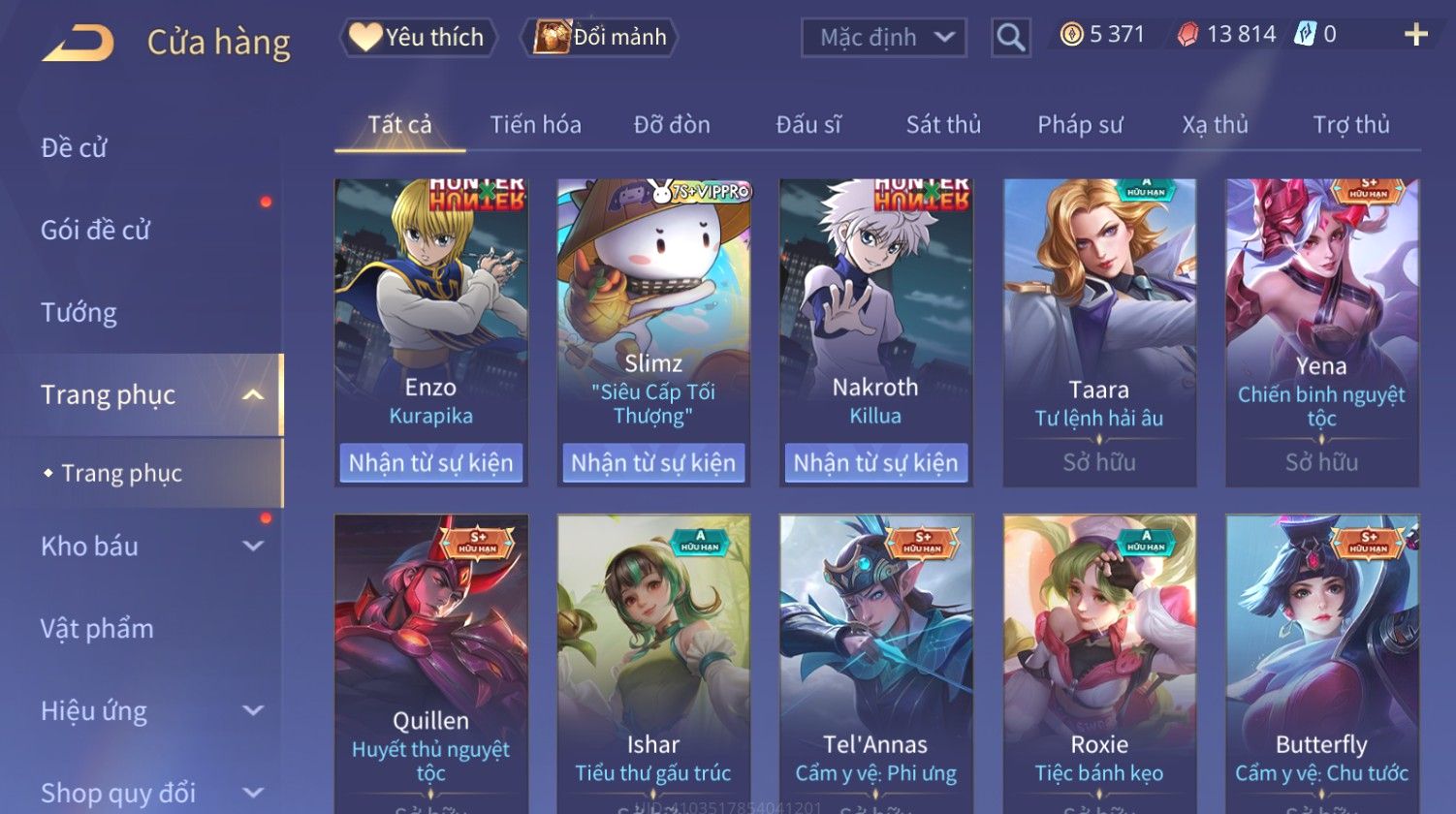Switch to the Tiến hóa tab
The width and height of the screenshot is (1456, 814).
(x=535, y=125)
